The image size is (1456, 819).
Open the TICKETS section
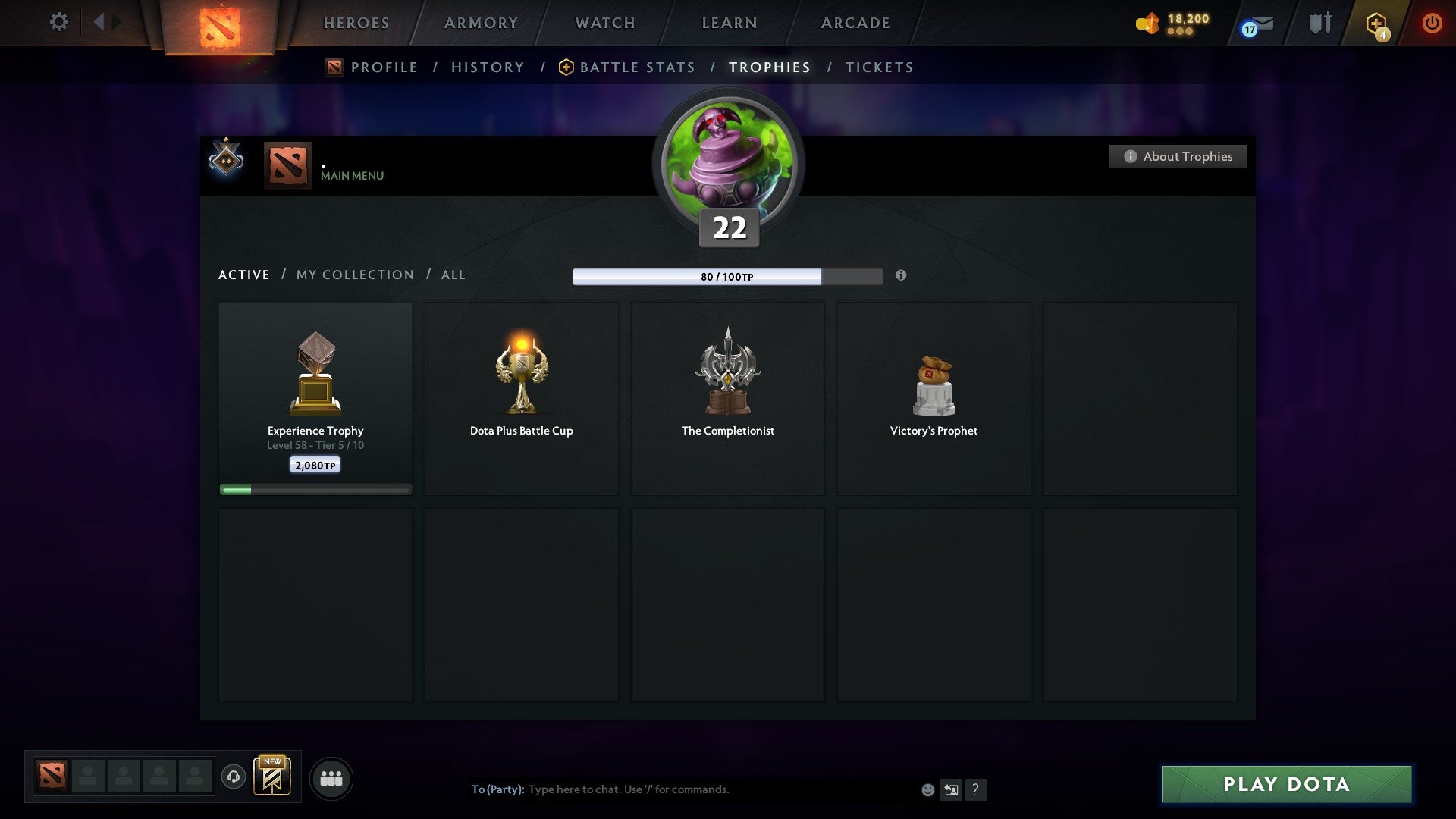coord(878,67)
